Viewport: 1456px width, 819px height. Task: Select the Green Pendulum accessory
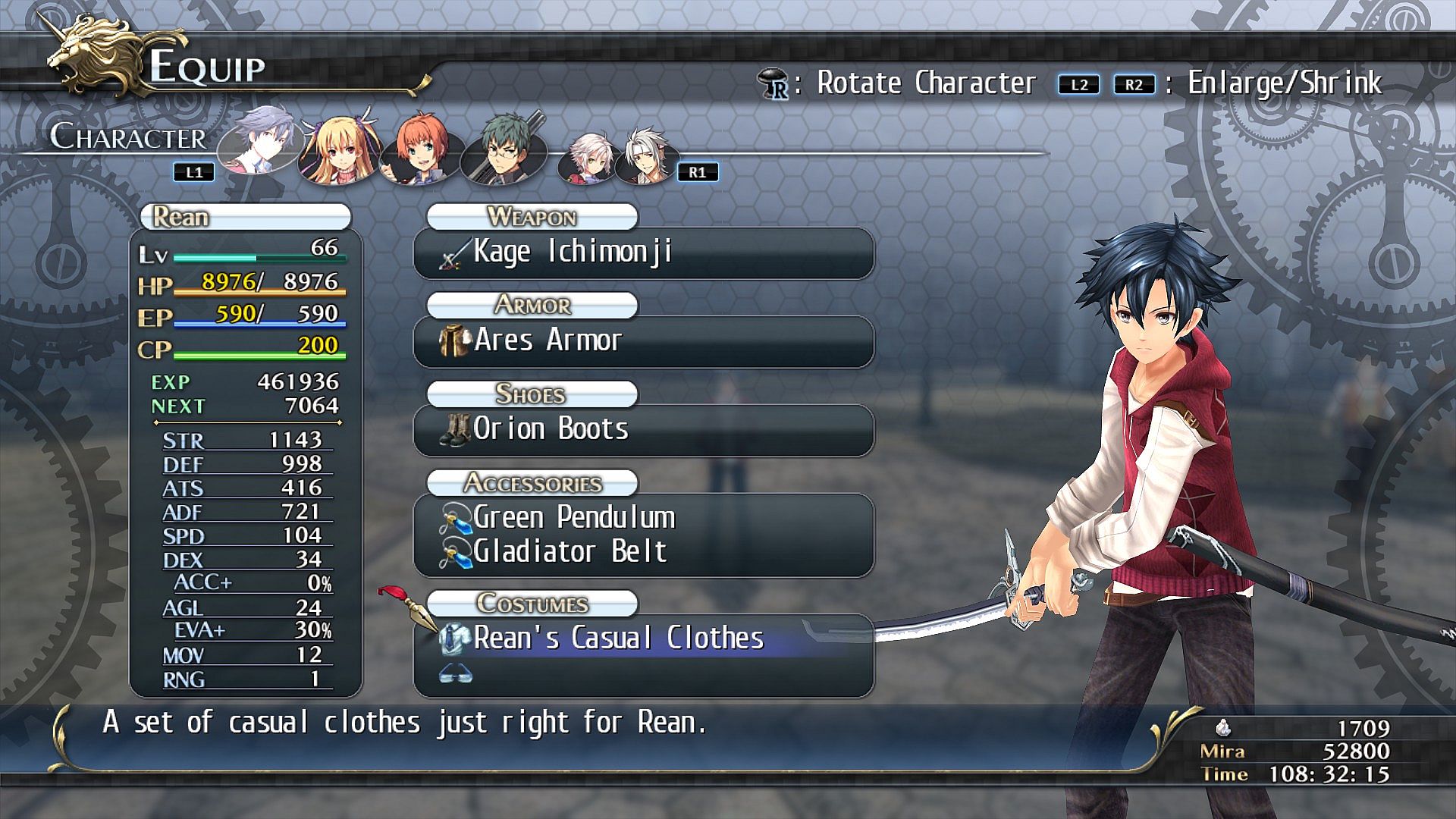point(643,518)
